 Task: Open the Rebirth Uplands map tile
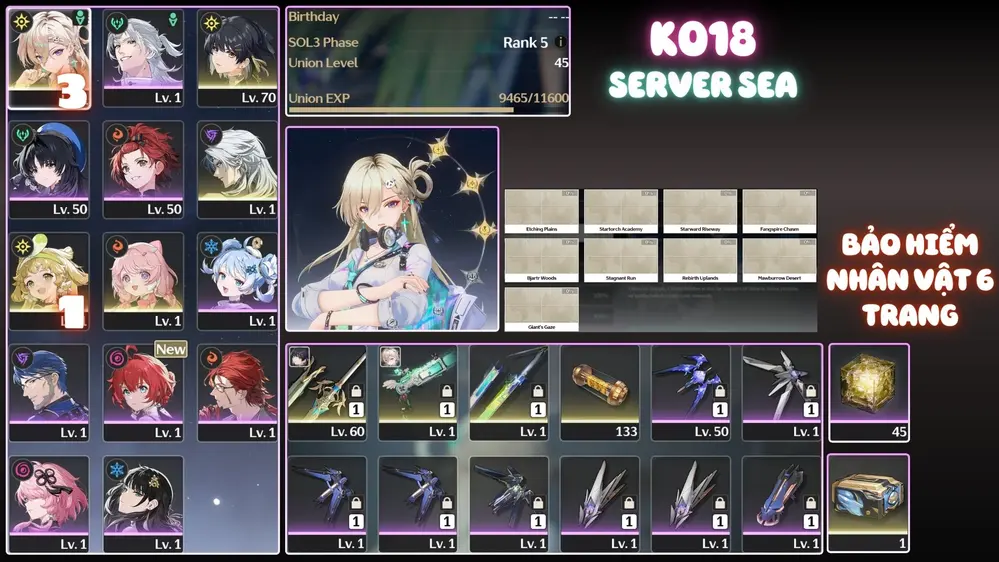700,260
